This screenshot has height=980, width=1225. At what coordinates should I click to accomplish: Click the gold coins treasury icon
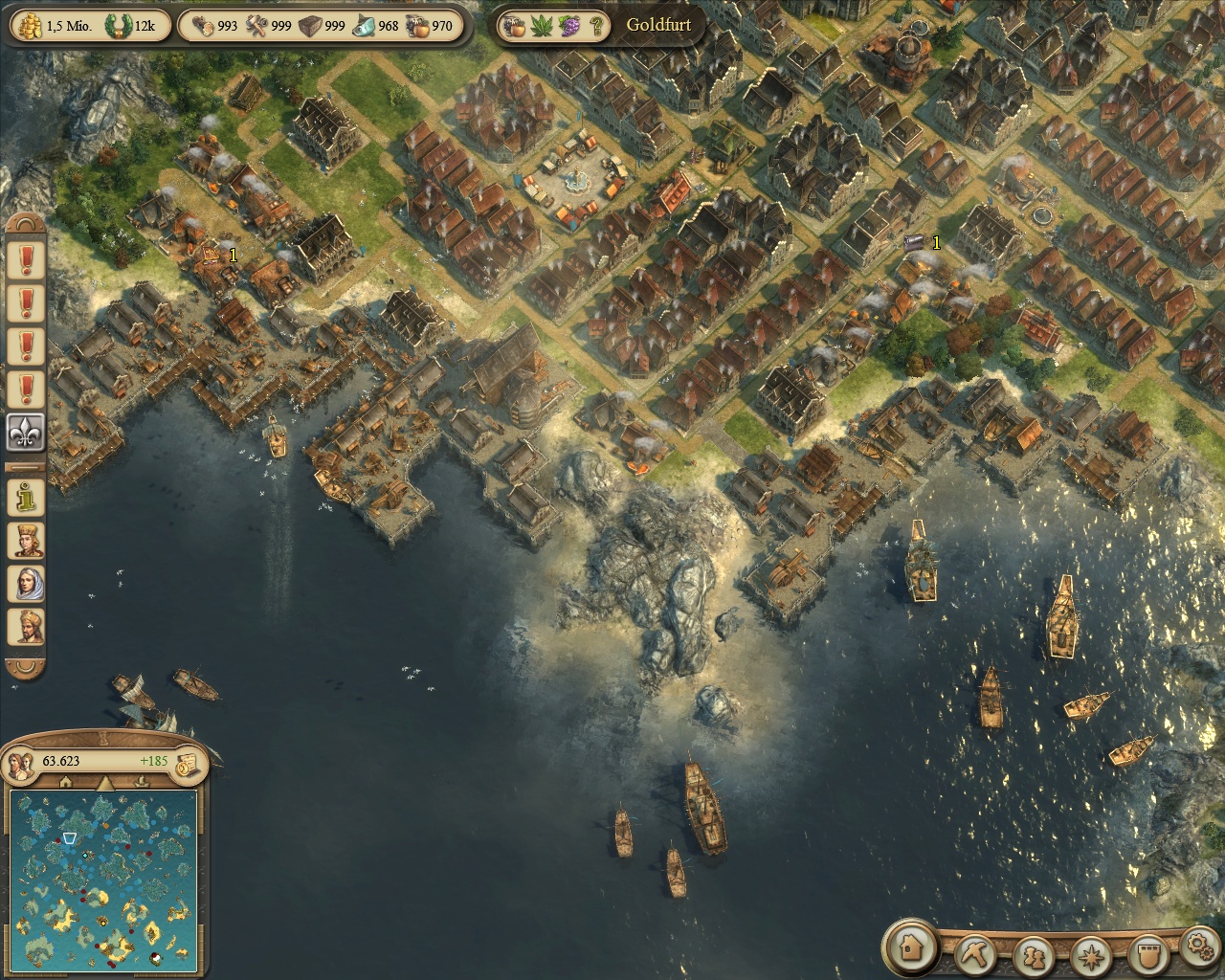pos(27,26)
